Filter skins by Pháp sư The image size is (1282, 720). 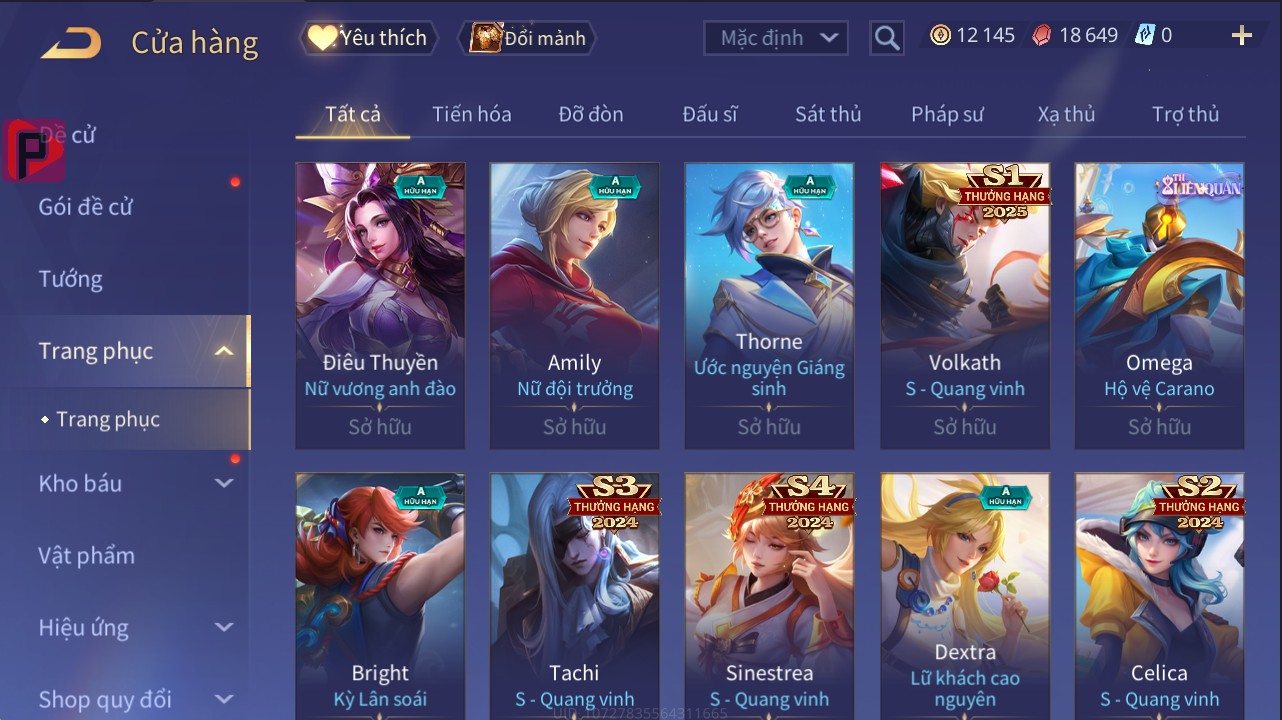[947, 114]
